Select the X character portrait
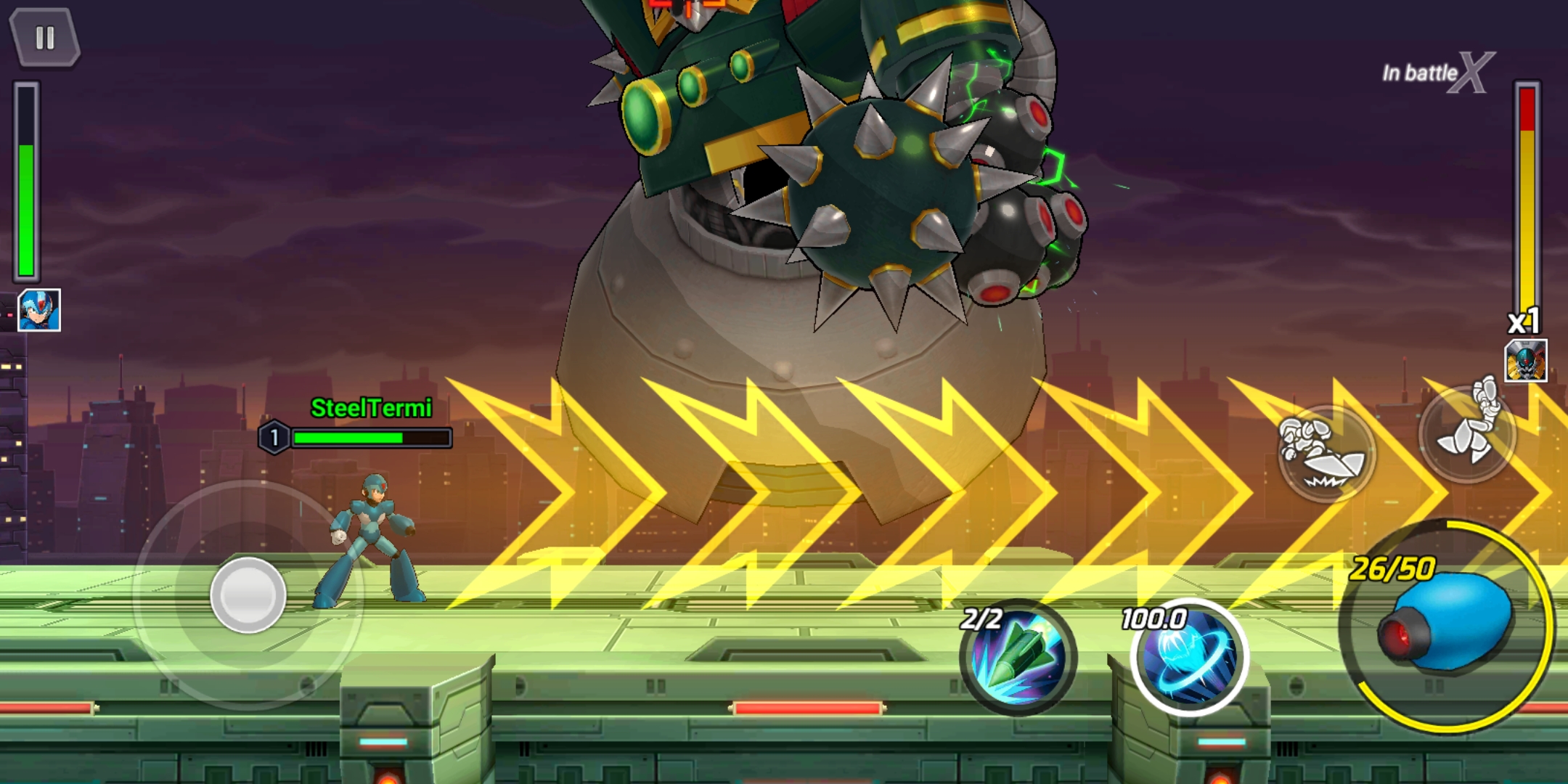Image resolution: width=1568 pixels, height=784 pixels. pos(39,311)
